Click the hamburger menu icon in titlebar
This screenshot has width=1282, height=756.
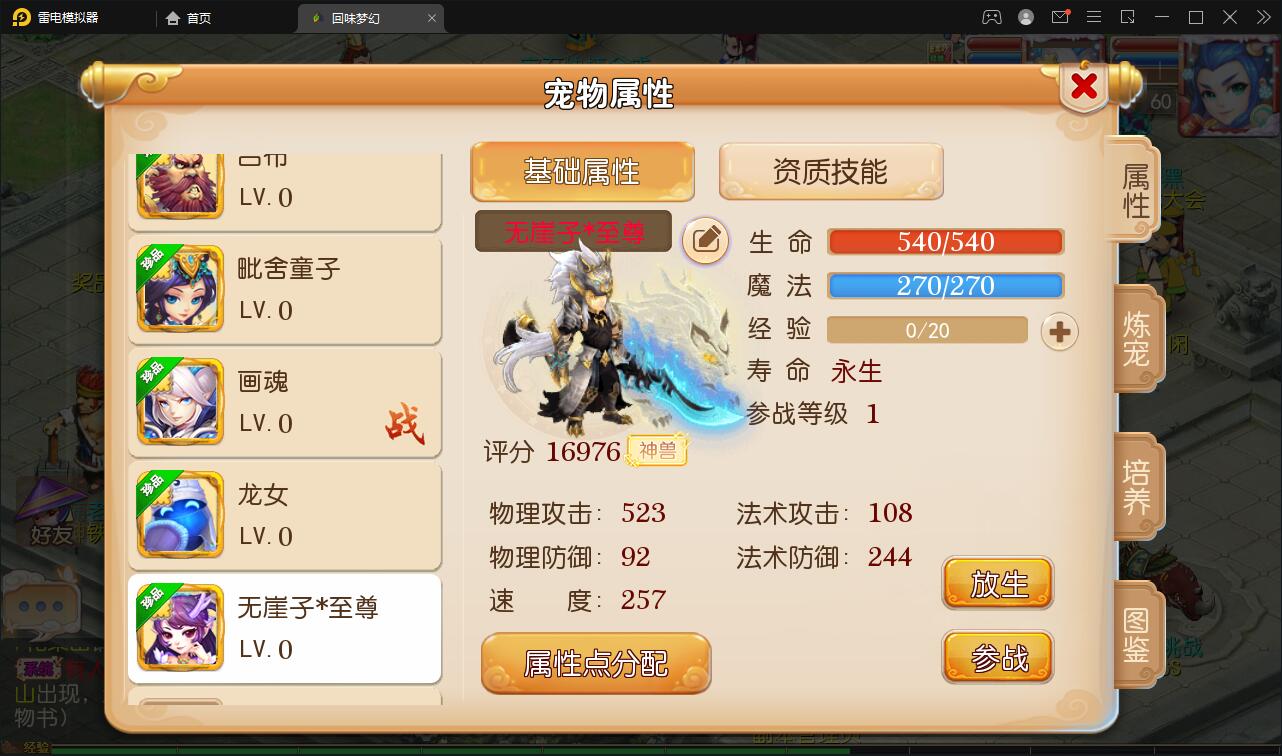pos(1094,17)
